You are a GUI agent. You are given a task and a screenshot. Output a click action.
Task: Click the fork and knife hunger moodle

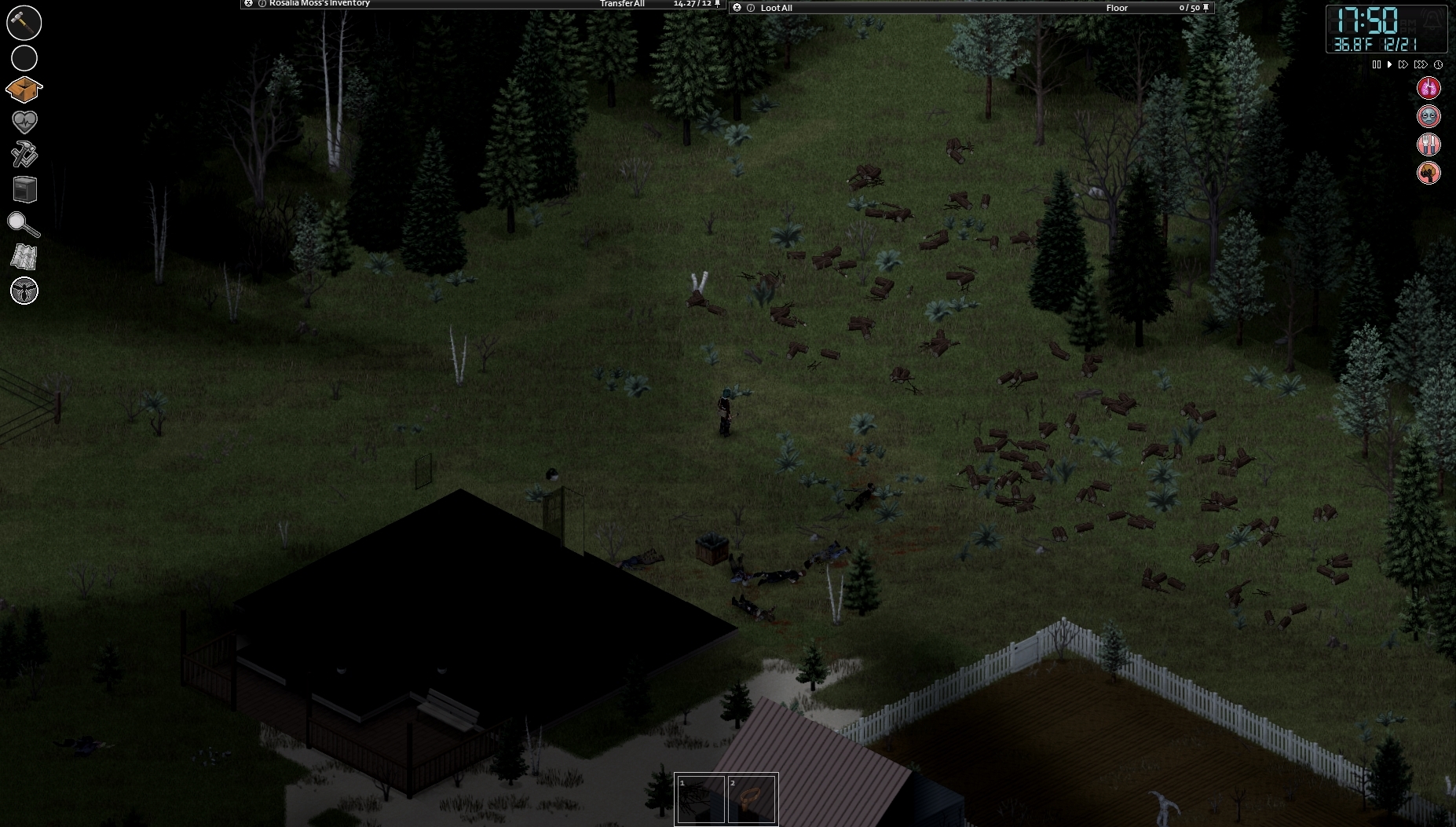click(x=1429, y=145)
